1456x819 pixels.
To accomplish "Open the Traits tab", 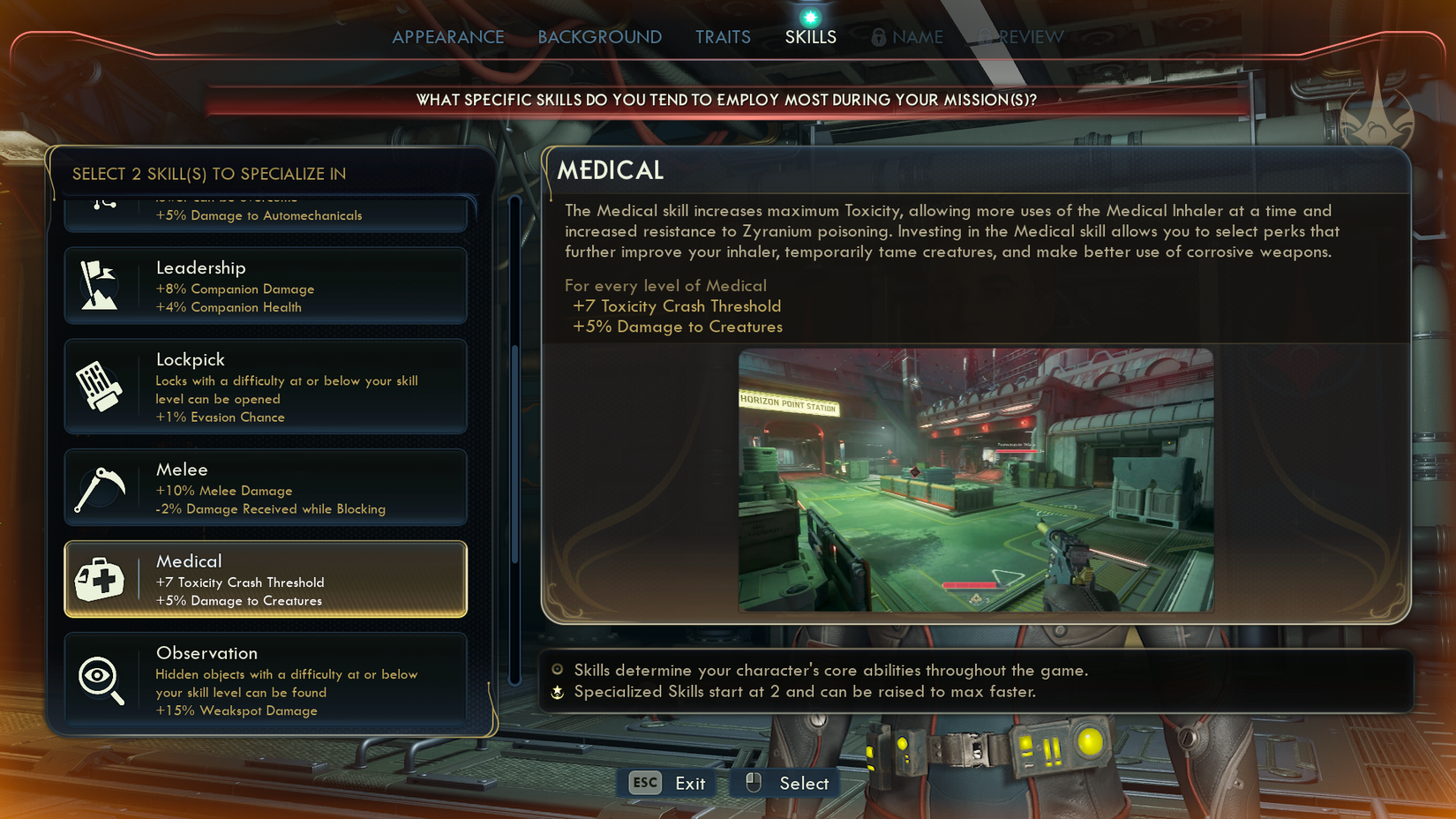I will tap(723, 36).
